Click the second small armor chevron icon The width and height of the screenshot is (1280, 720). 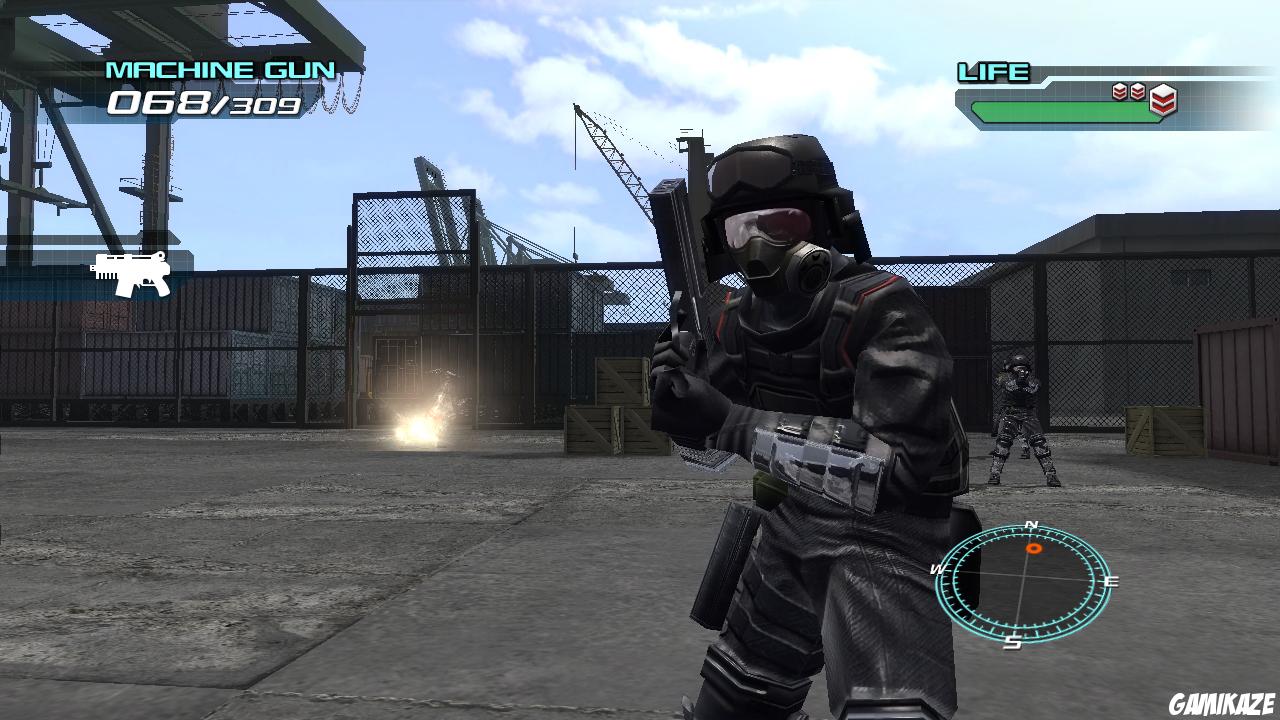(1138, 90)
